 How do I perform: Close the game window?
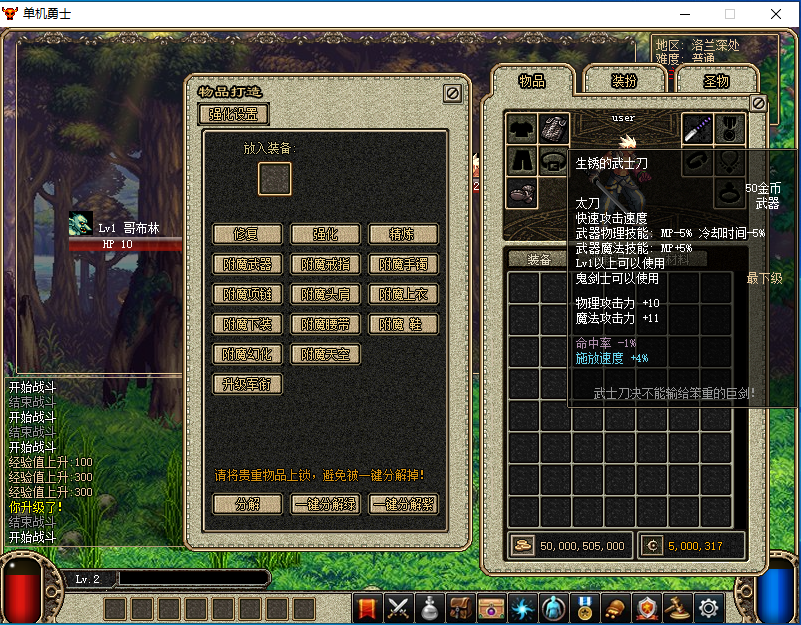click(x=776, y=14)
